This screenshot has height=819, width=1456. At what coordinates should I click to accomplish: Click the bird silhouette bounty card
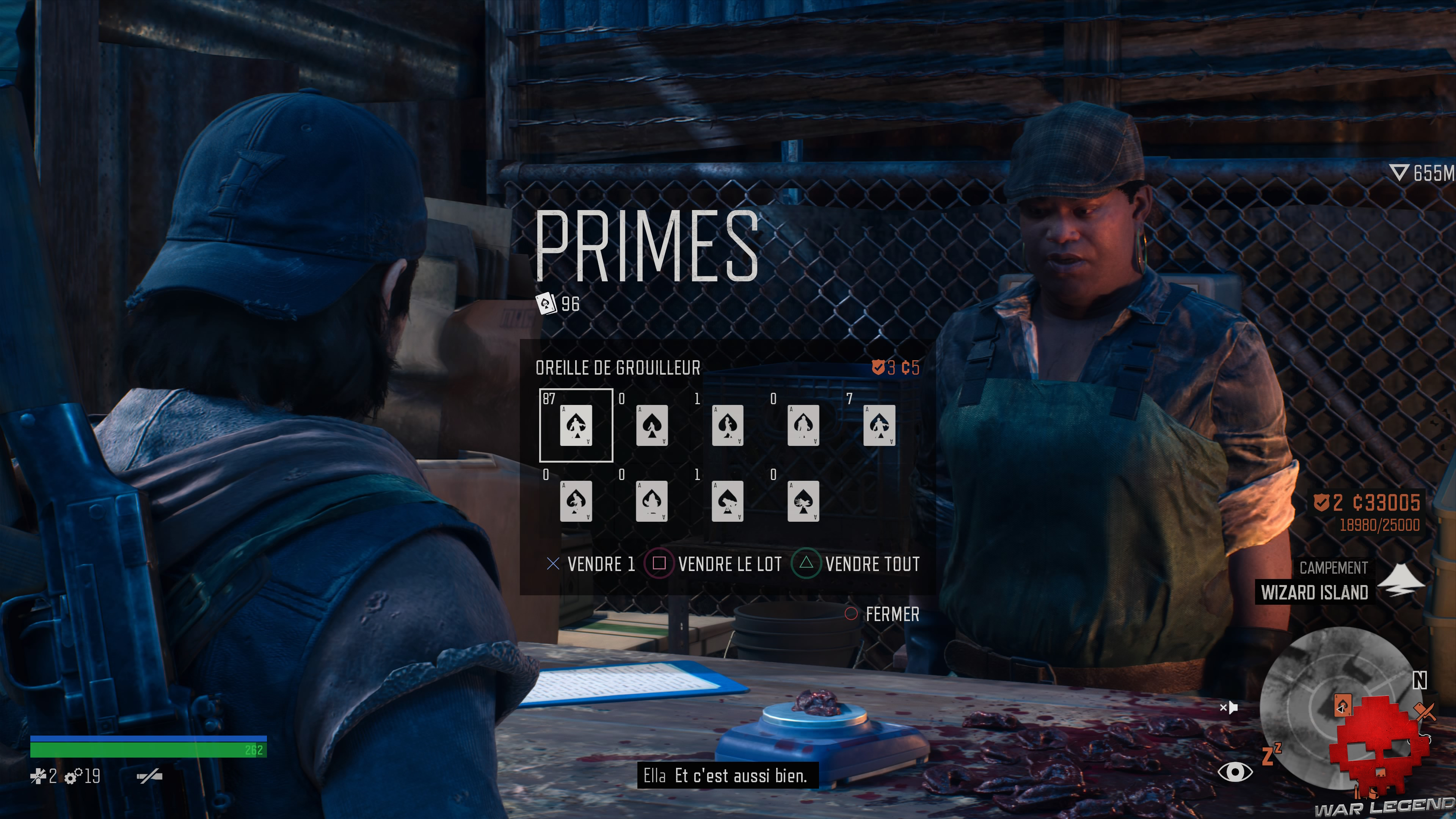point(804,502)
